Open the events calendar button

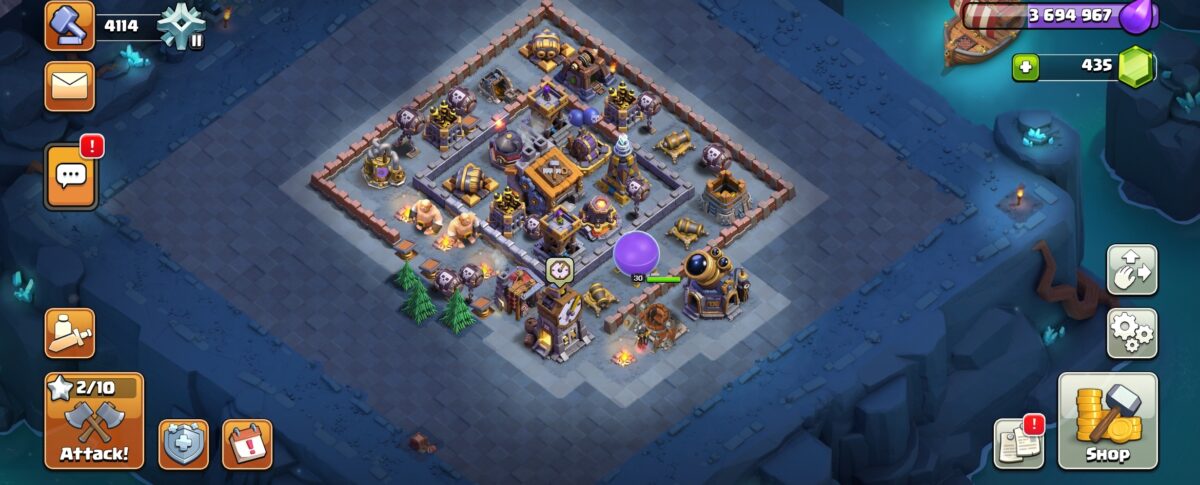point(247,444)
